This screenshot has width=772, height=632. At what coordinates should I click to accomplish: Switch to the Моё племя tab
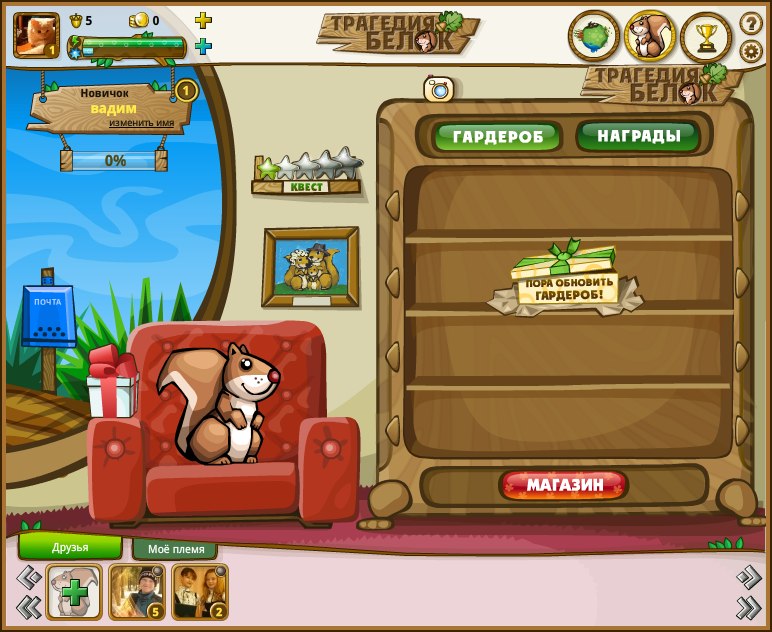175,549
